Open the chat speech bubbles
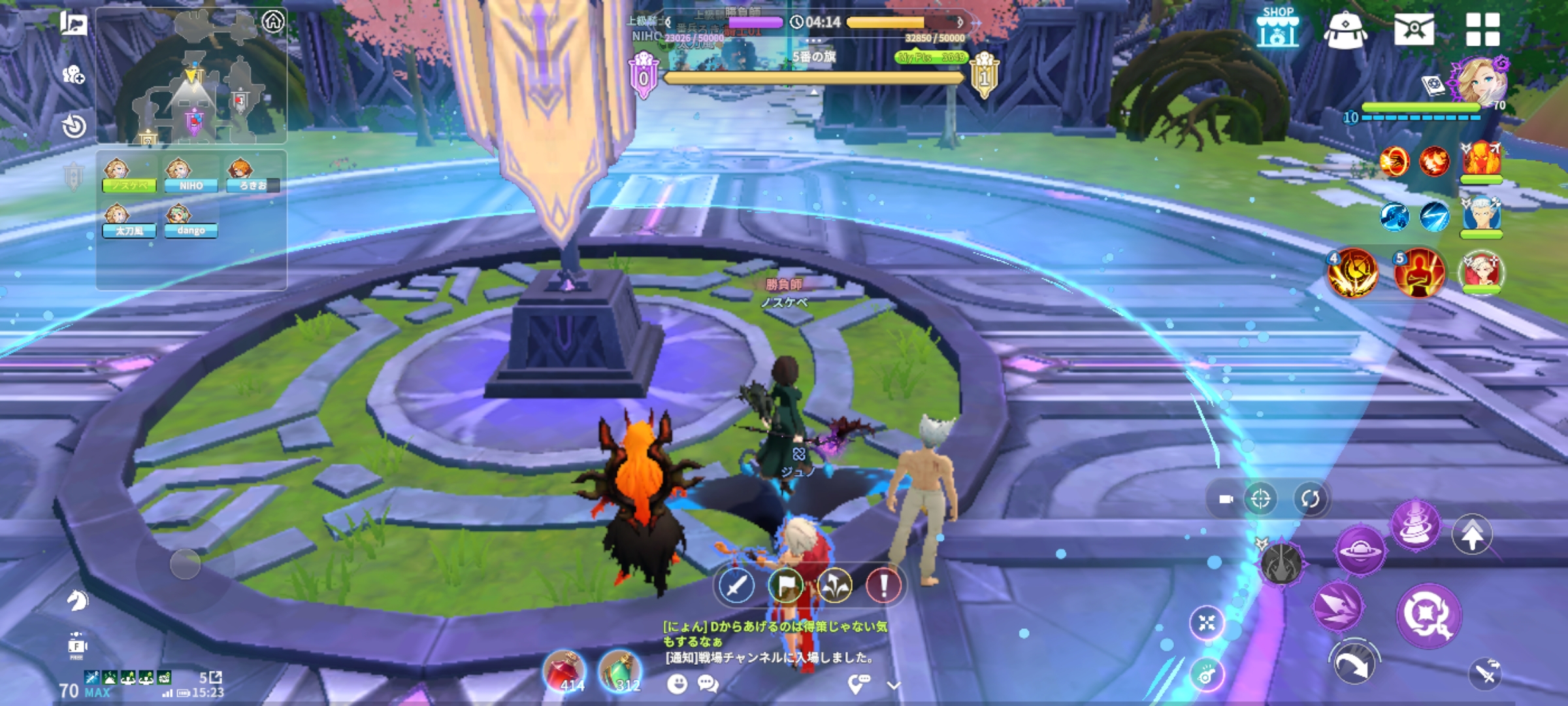Viewport: 1568px width, 706px height. (x=708, y=684)
